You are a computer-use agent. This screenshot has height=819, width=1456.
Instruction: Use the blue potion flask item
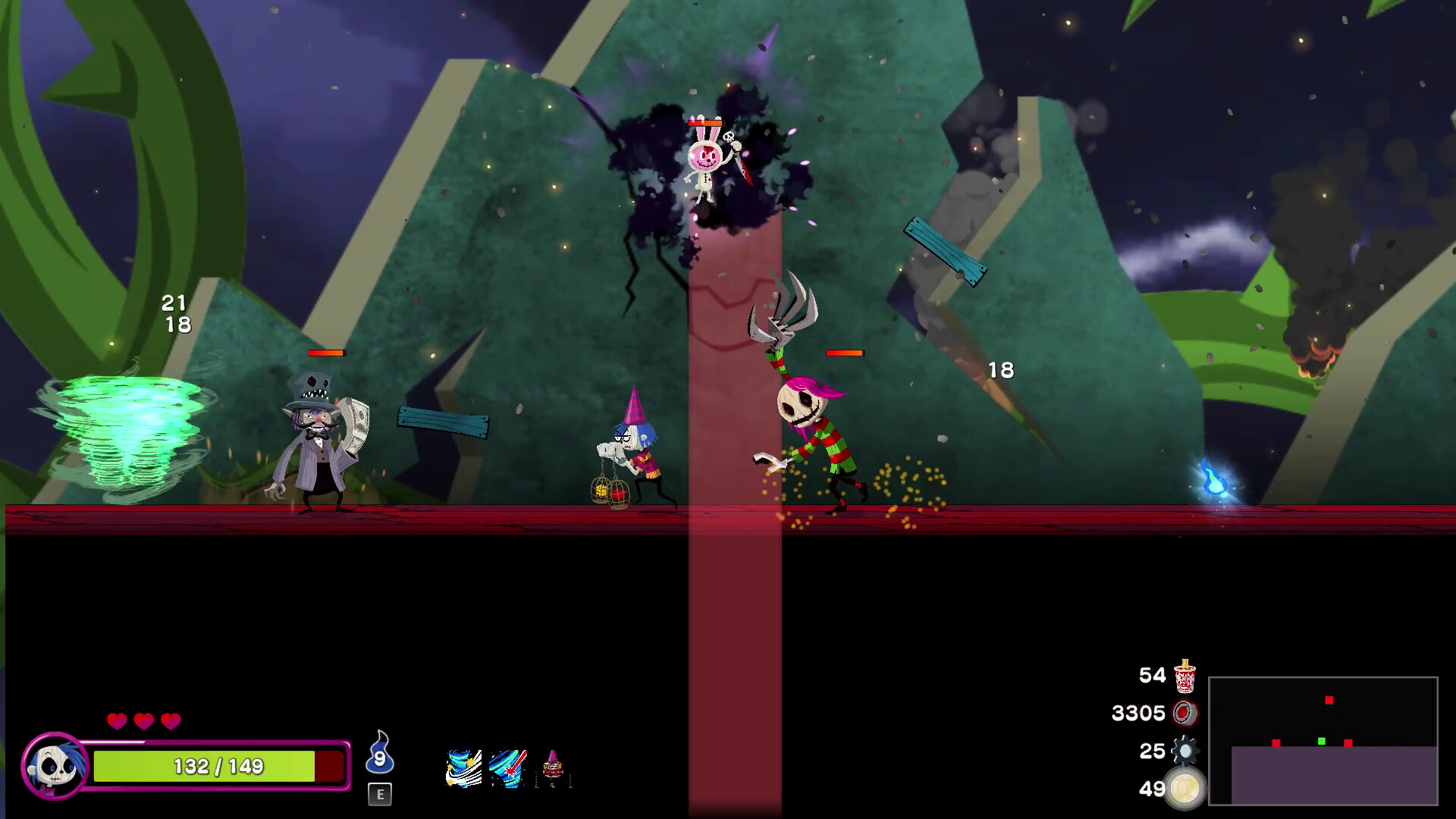(379, 754)
